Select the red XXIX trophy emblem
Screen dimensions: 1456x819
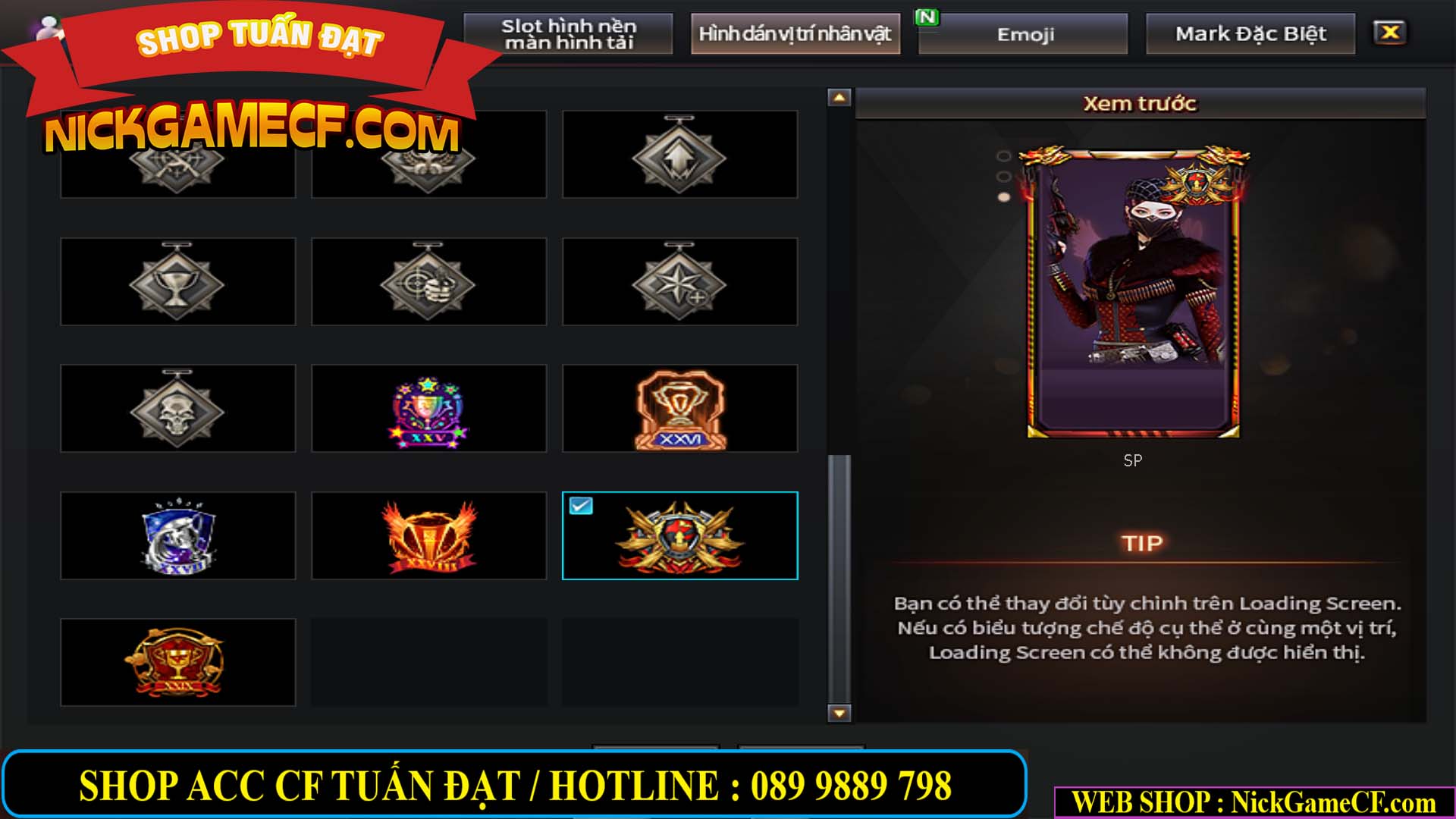tap(177, 661)
